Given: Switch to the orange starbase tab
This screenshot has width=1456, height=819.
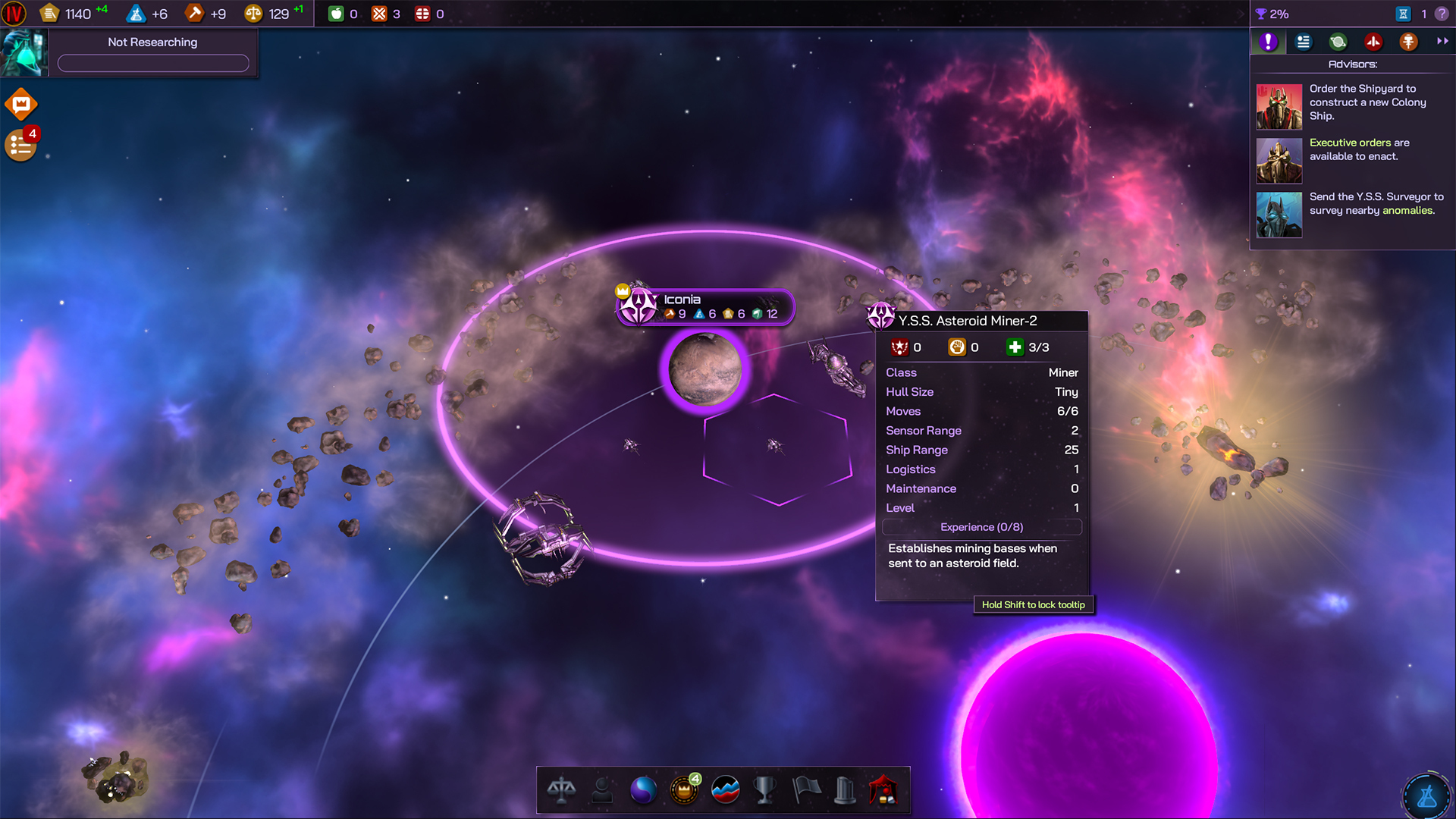Looking at the screenshot, I should pyautogui.click(x=1408, y=42).
